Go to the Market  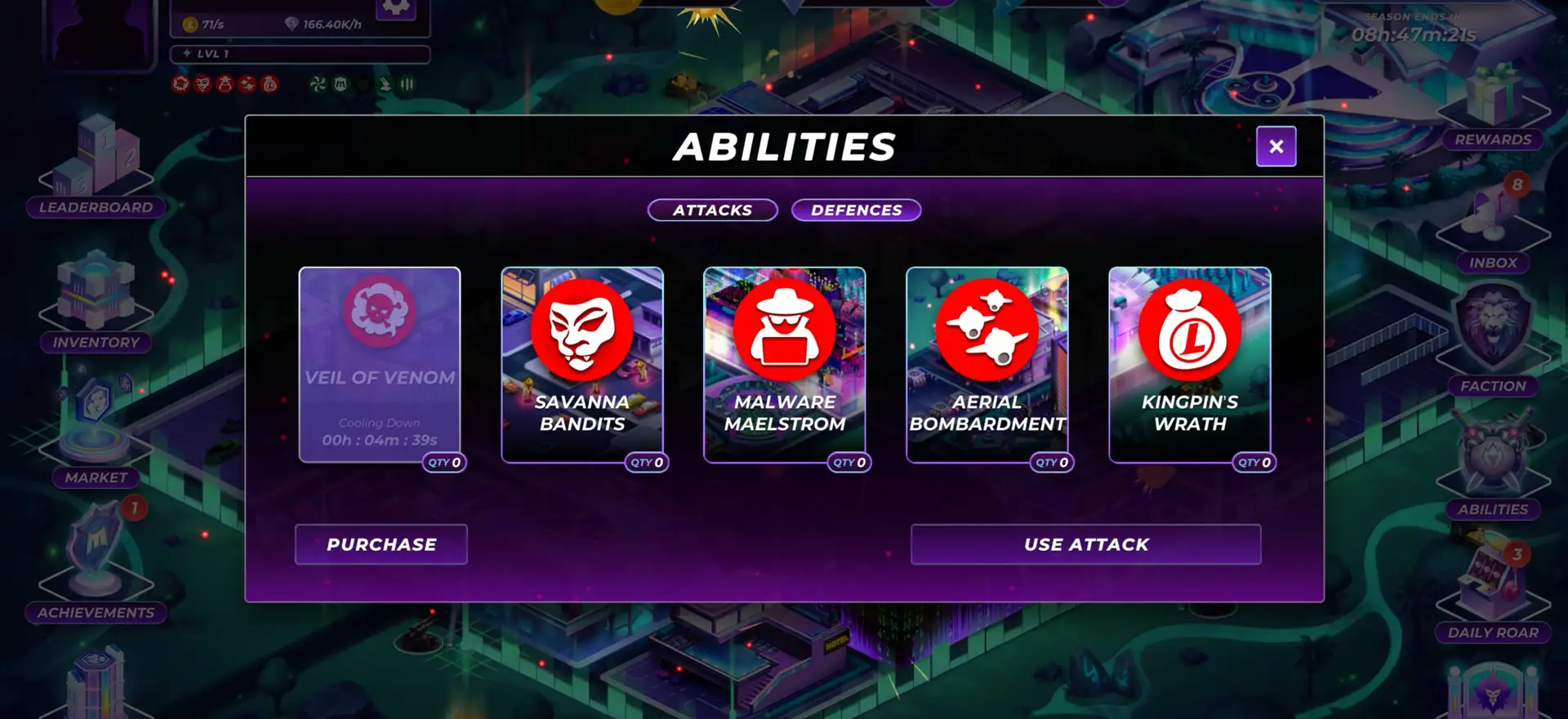pyautogui.click(x=96, y=433)
